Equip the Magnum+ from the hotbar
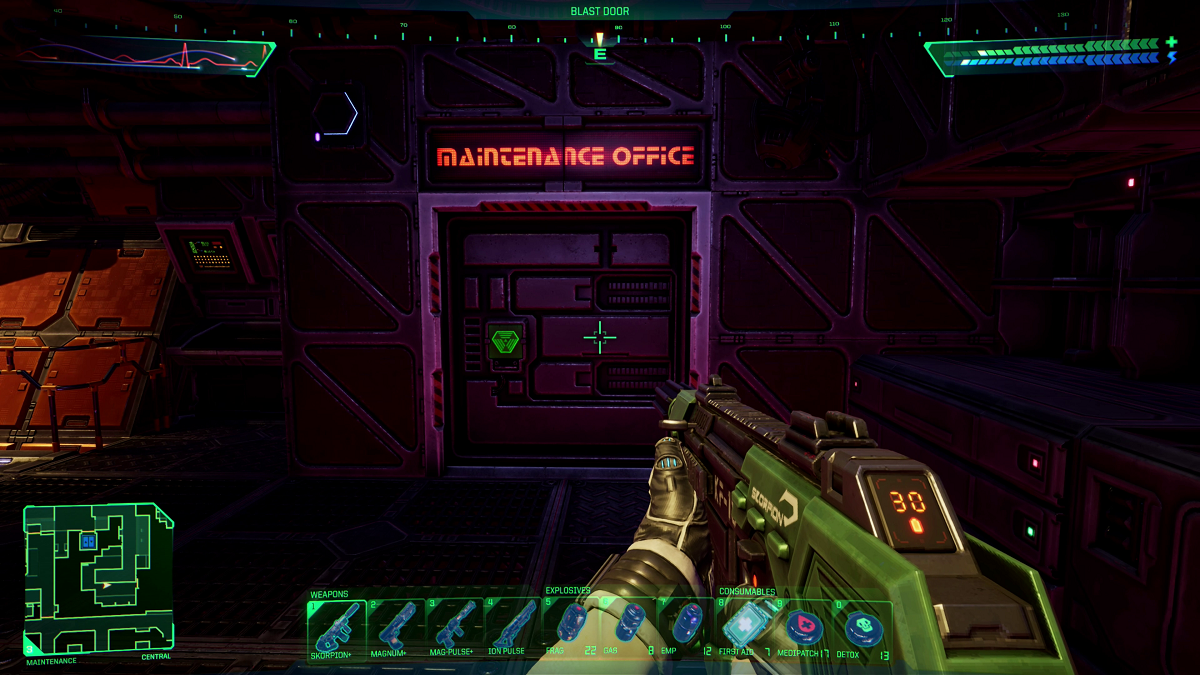Screen dimensions: 1200x675 pos(397,628)
